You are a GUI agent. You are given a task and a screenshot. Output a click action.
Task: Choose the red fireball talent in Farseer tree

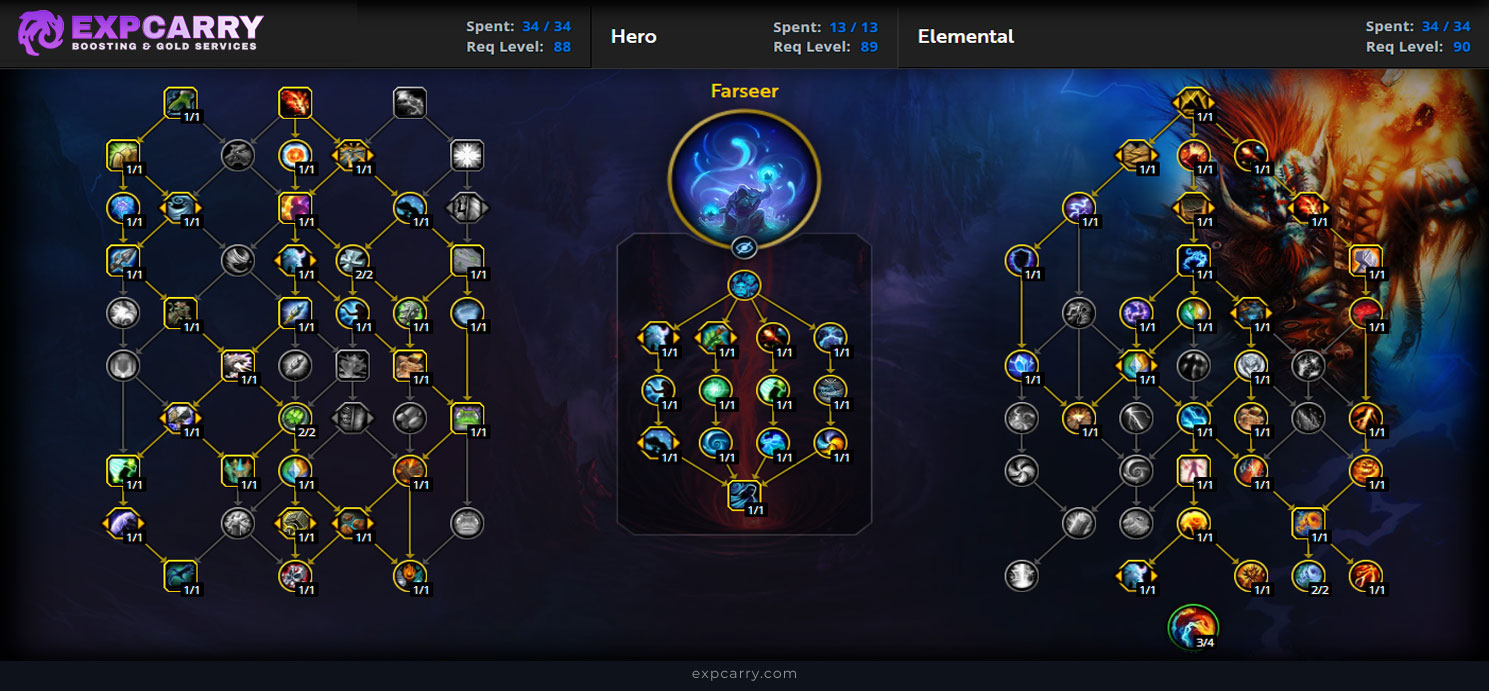[772, 337]
